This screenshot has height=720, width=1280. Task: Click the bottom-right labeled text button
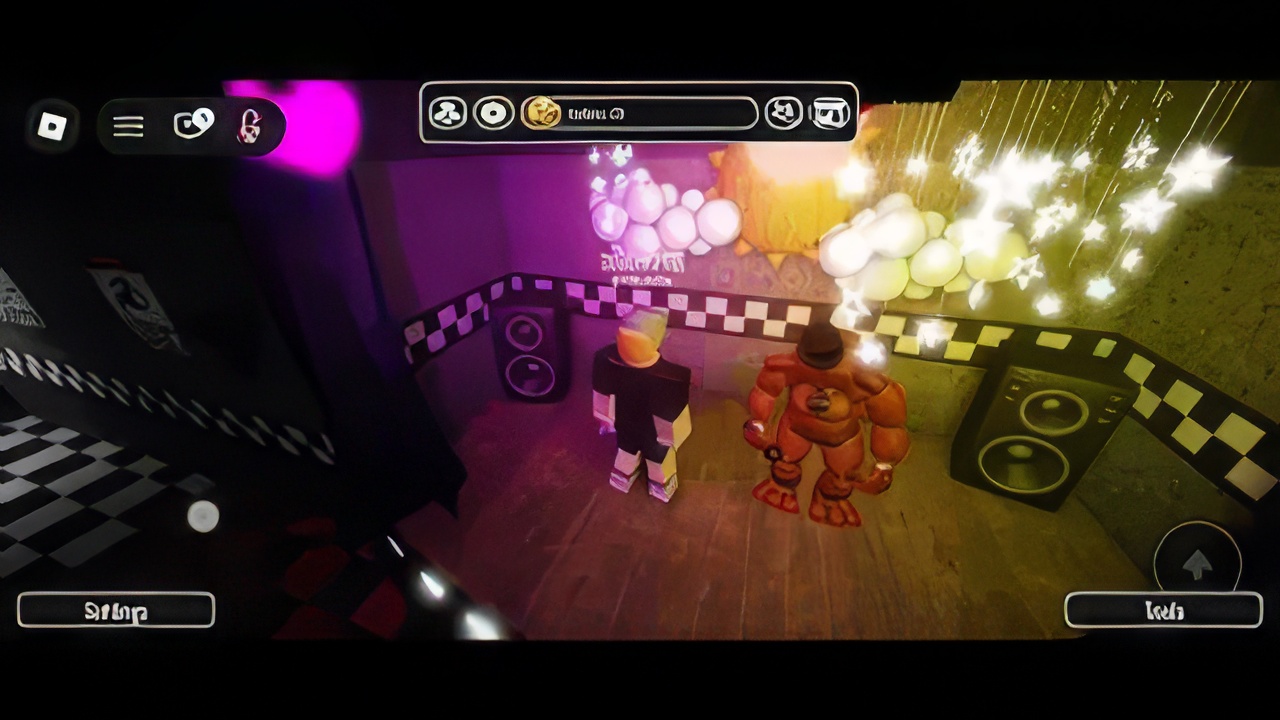click(x=1163, y=610)
